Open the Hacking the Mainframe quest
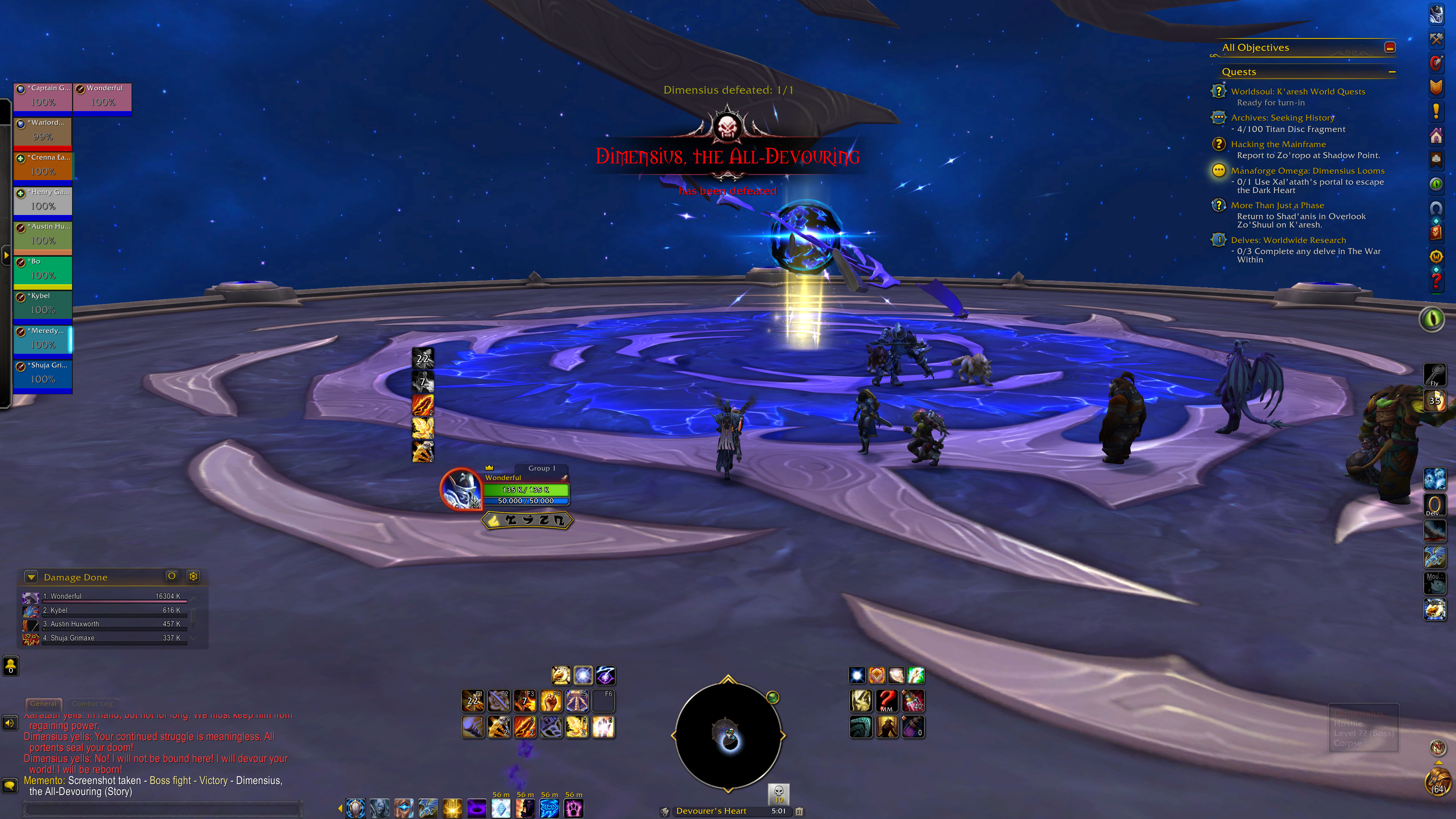1456x819 pixels. pos(1278,144)
